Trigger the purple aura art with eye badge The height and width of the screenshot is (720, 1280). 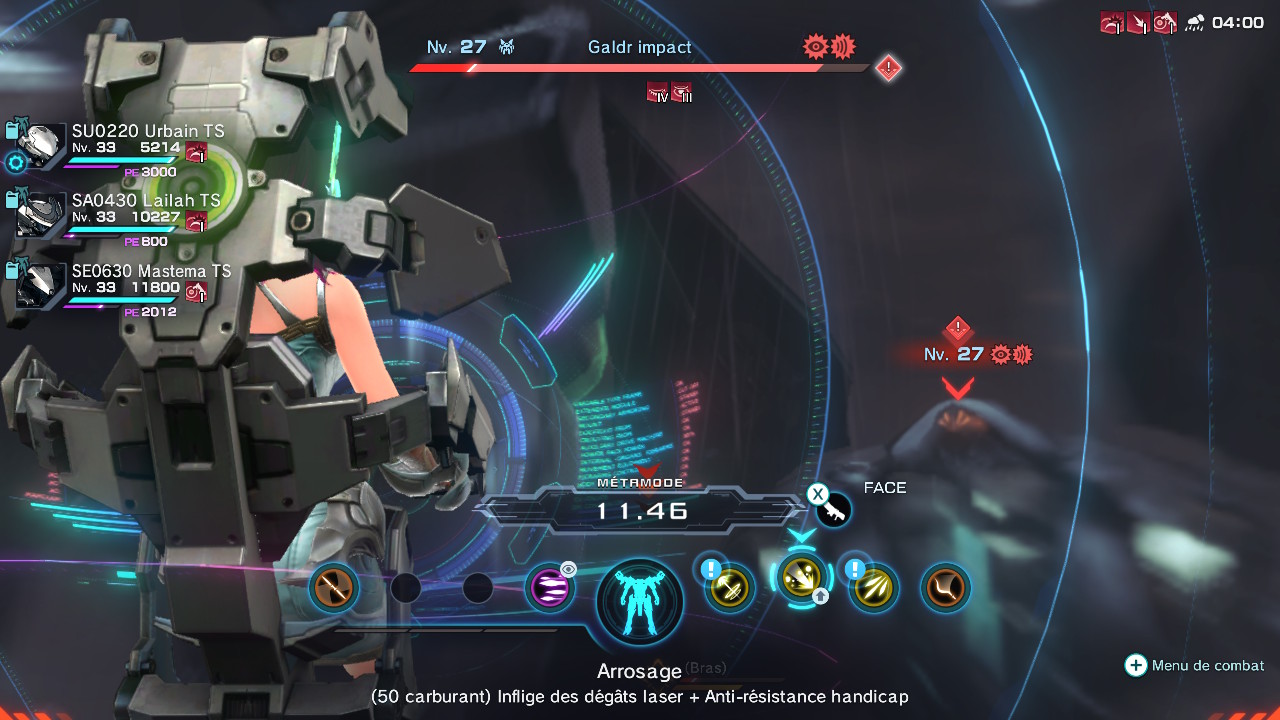[x=550, y=588]
